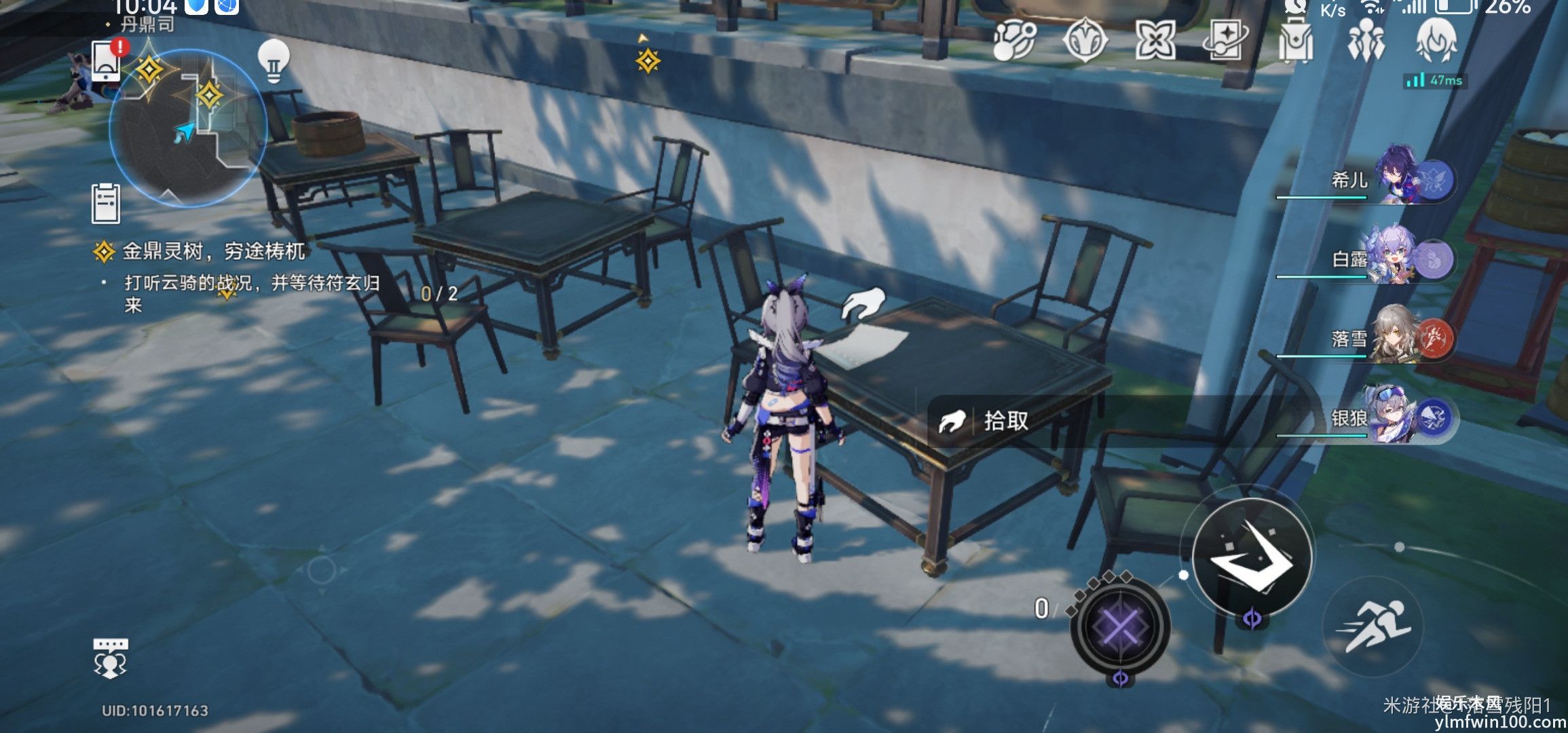Toggle the sprint running-figure button
The height and width of the screenshot is (733, 1568).
pyautogui.click(x=1373, y=626)
